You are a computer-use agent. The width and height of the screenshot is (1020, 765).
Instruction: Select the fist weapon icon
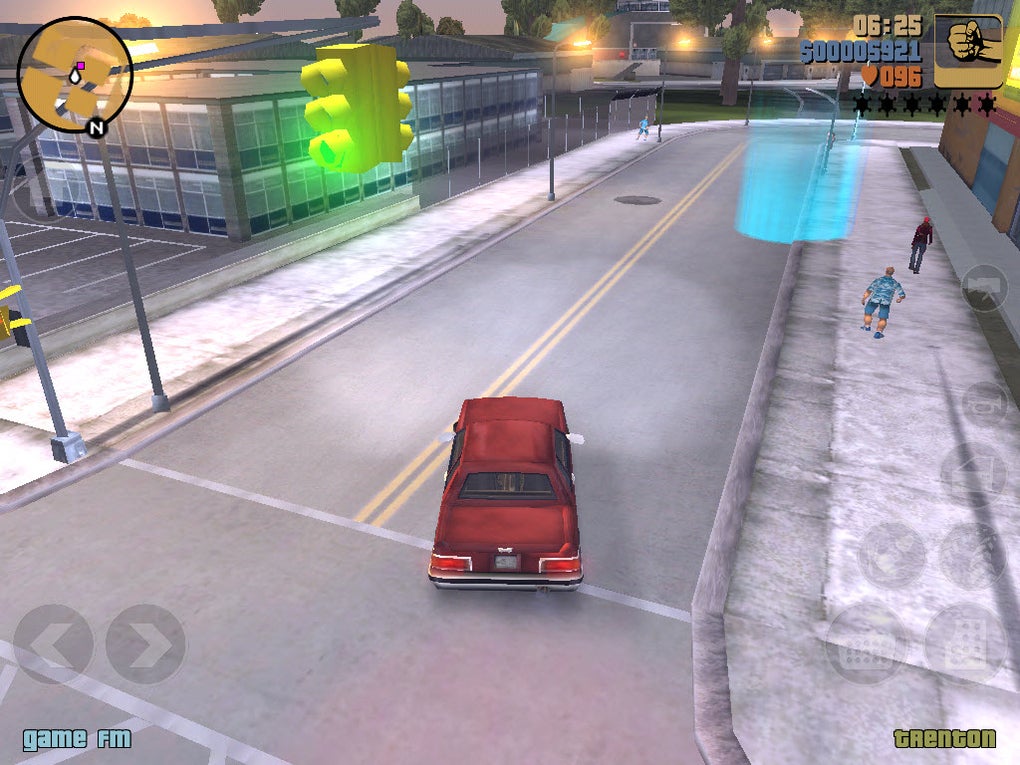(x=968, y=50)
